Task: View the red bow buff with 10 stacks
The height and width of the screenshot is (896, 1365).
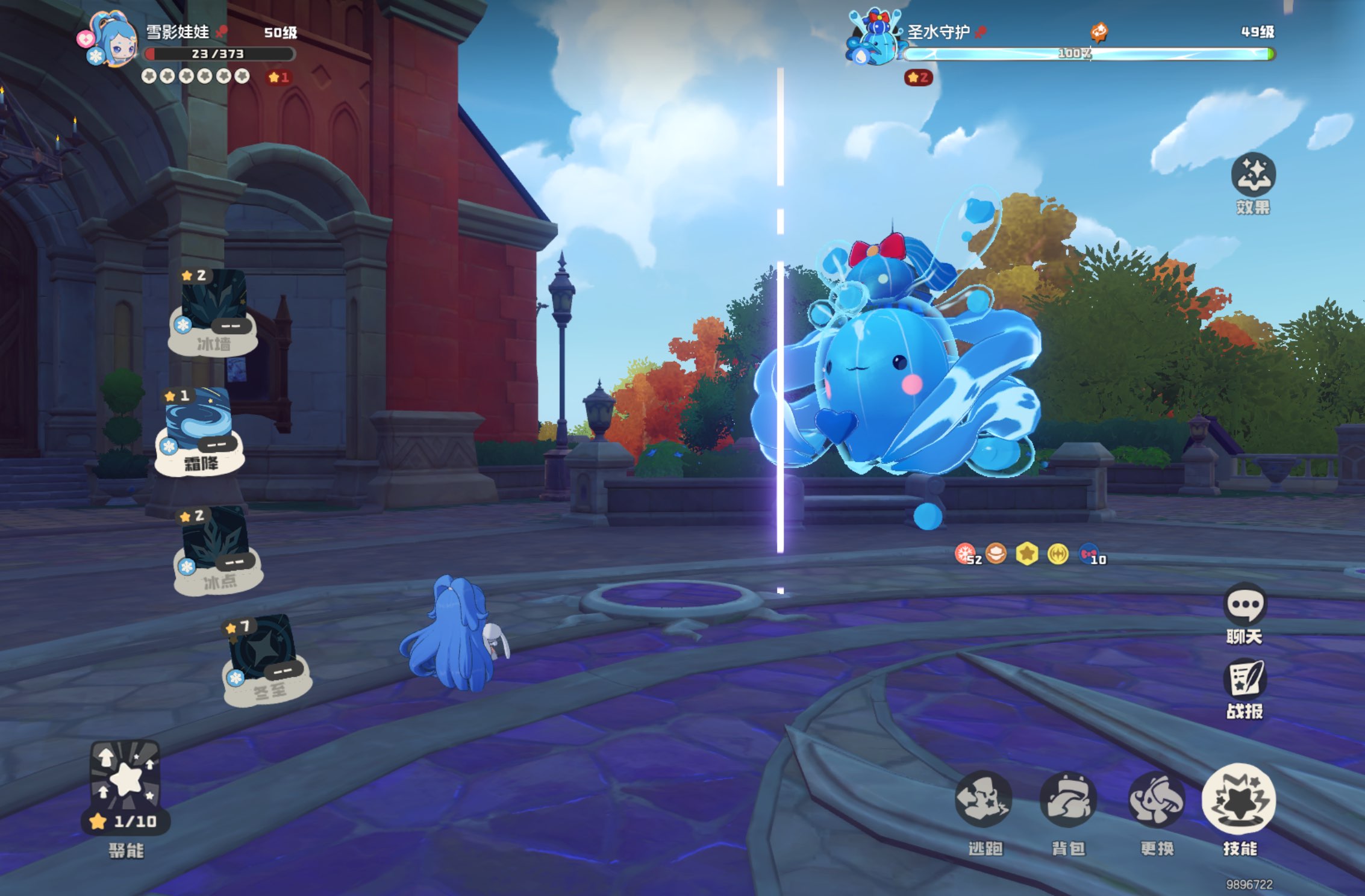Action: [1089, 553]
